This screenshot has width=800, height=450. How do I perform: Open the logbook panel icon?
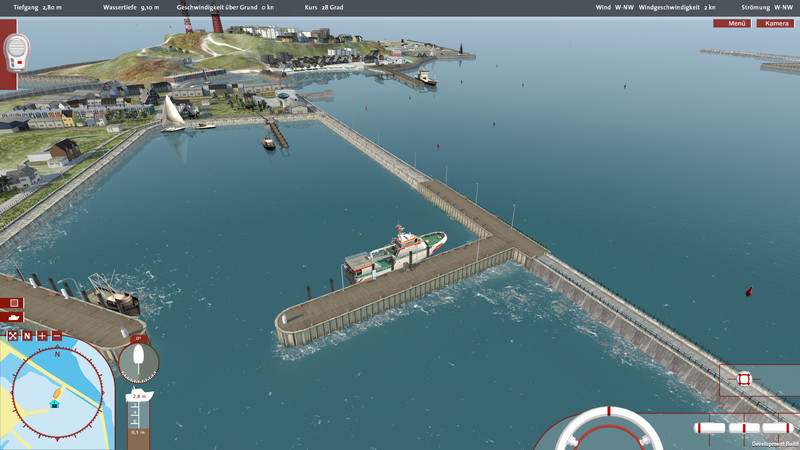(15, 302)
